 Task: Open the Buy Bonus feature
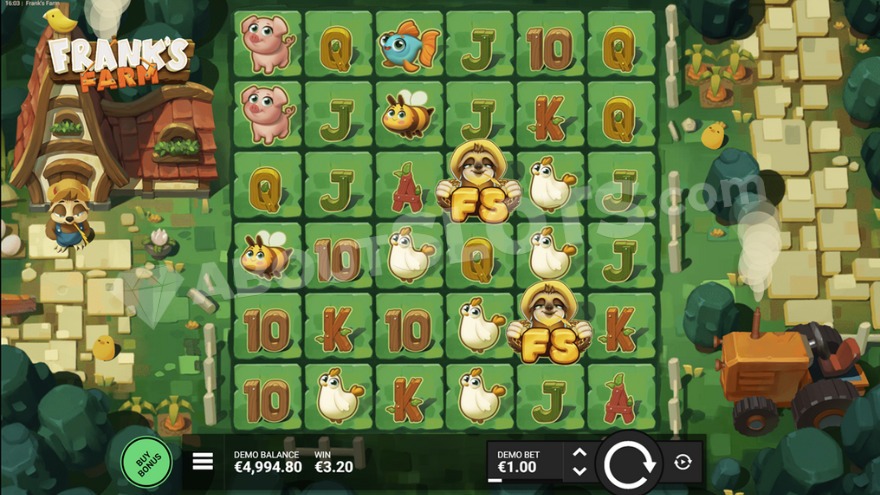coord(146,461)
